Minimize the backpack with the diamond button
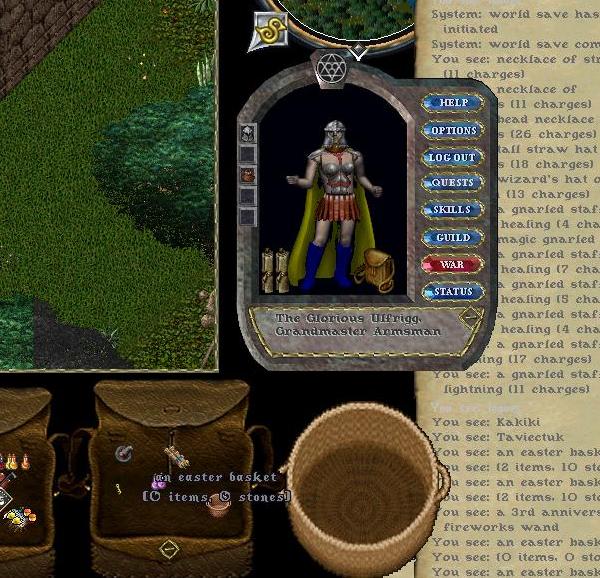 [169, 548]
